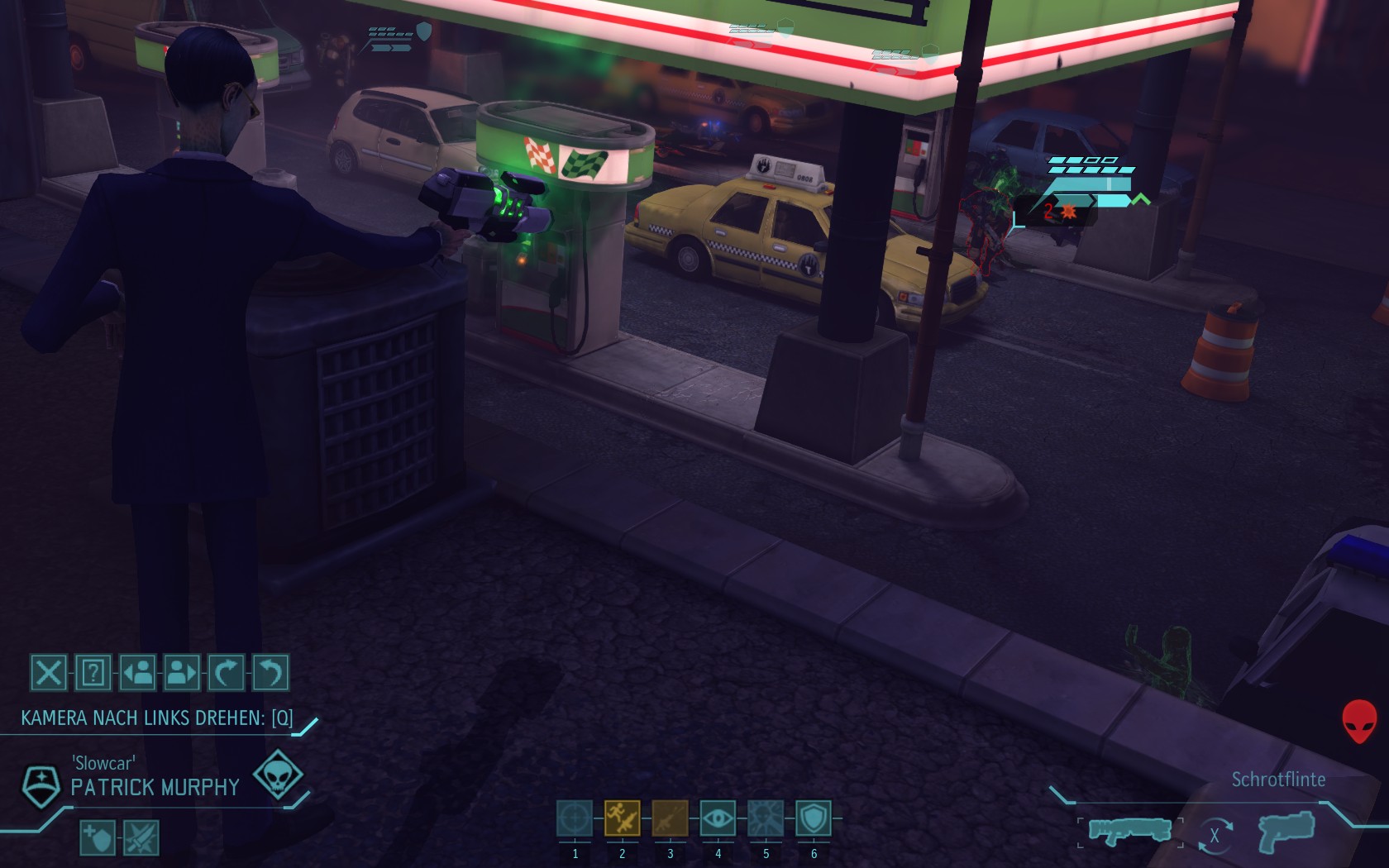This screenshot has width=1389, height=868.
Task: Click the alien skull diamond icon
Action: (277, 774)
